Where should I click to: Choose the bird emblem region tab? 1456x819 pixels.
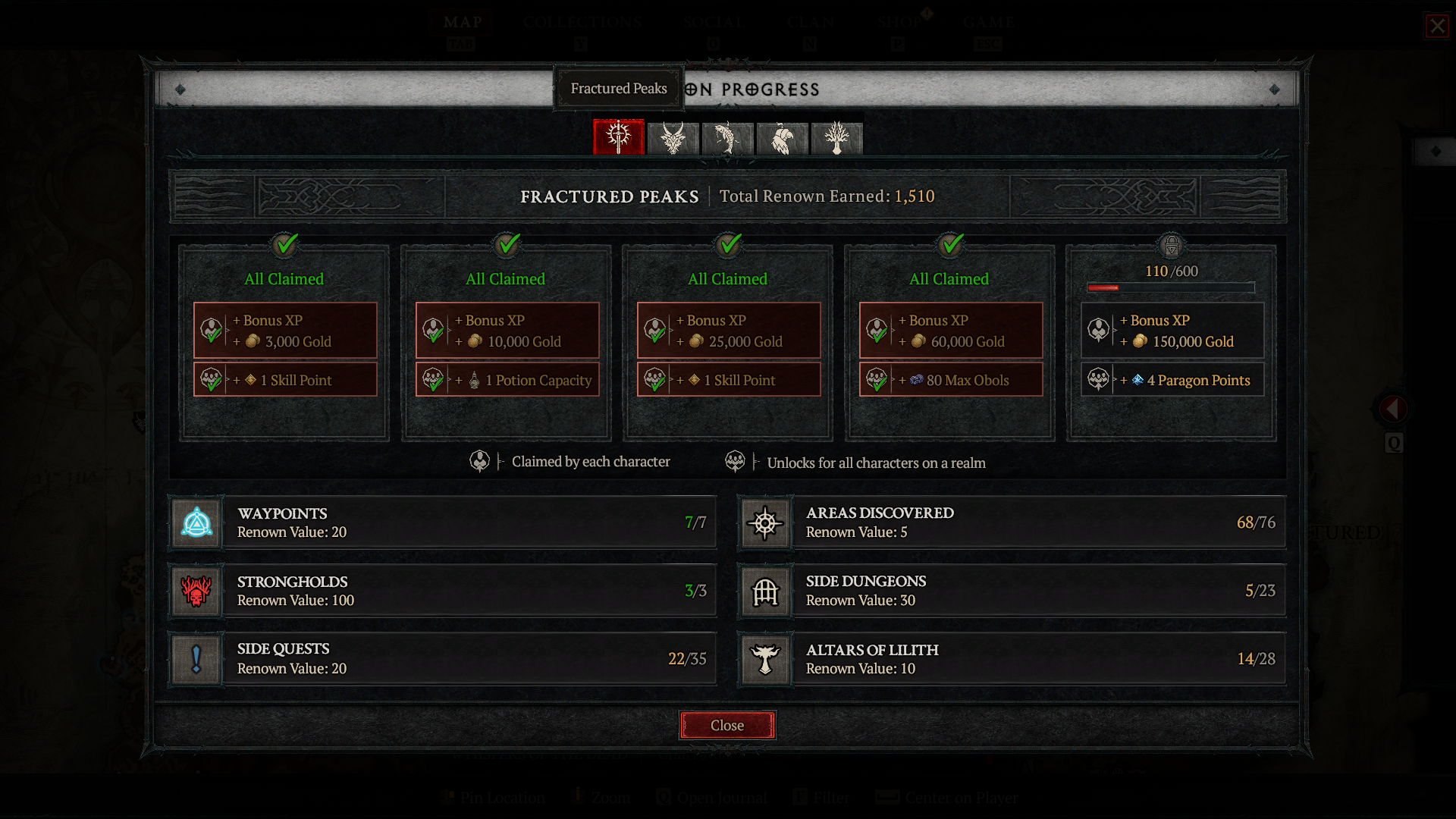pyautogui.click(x=783, y=139)
